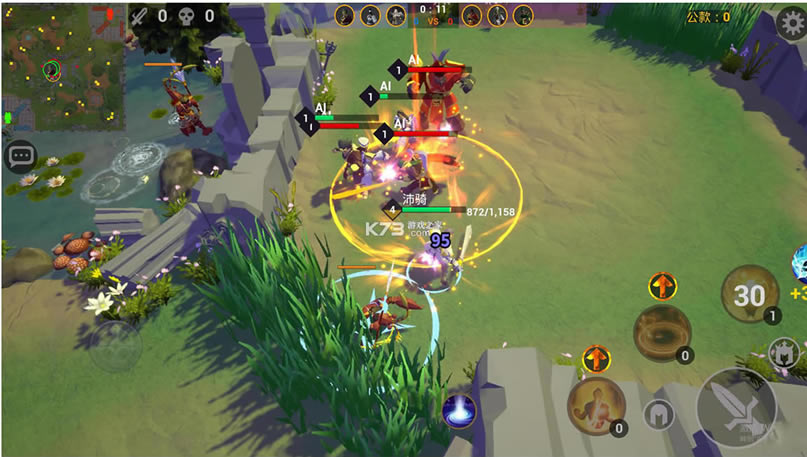Open the settings gear menu

click(790, 24)
